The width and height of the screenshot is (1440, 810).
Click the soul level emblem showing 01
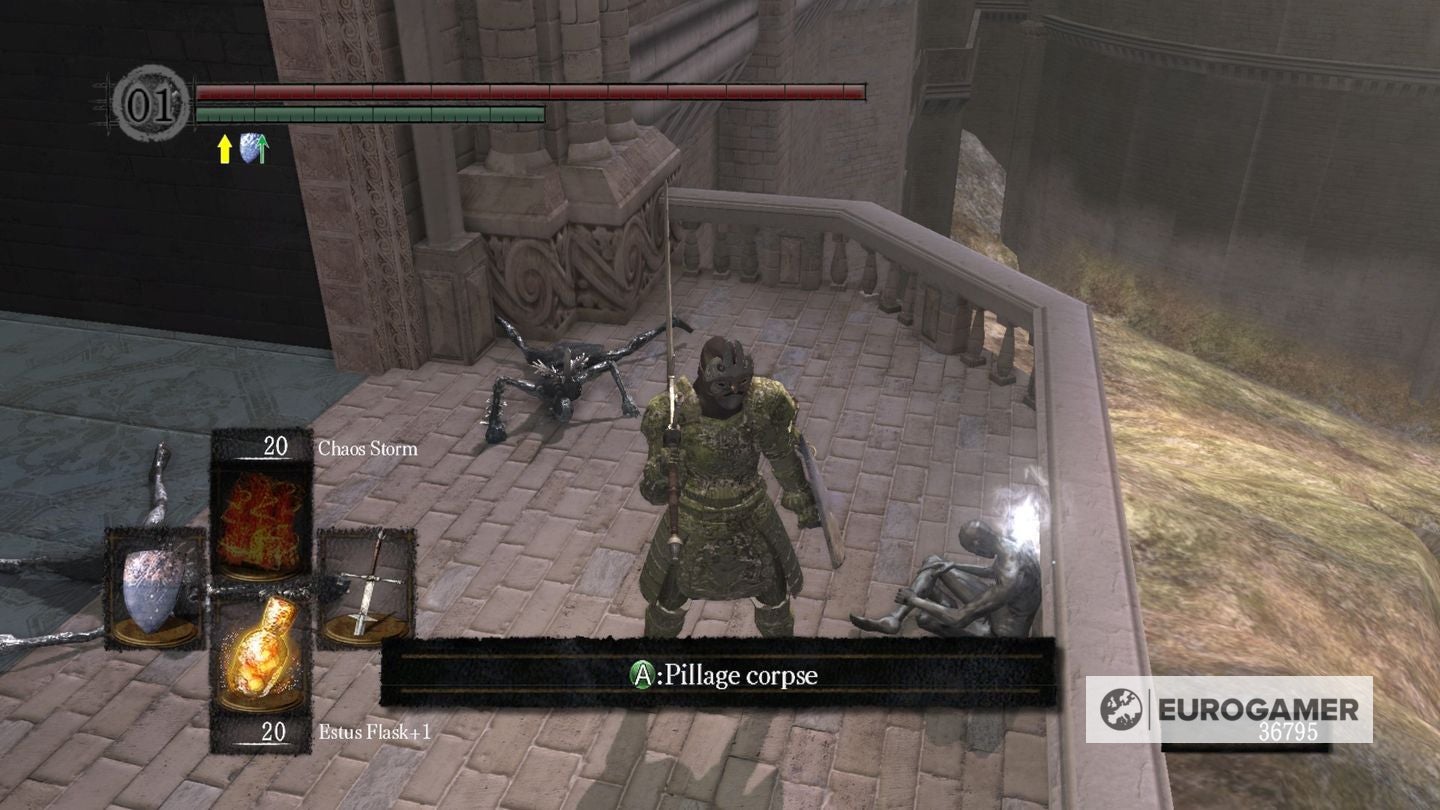[150, 101]
